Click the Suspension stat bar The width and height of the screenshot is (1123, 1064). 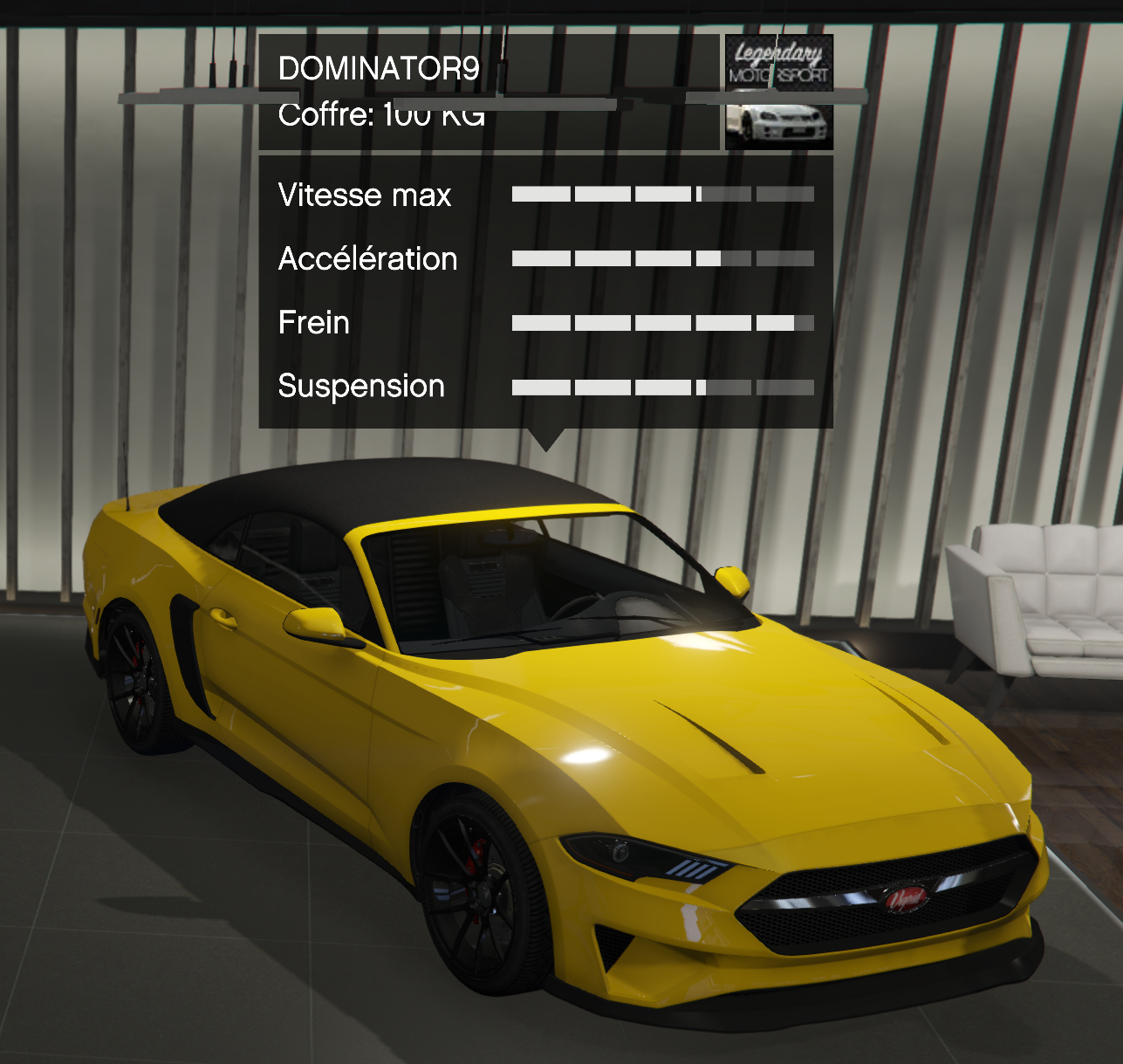click(663, 385)
